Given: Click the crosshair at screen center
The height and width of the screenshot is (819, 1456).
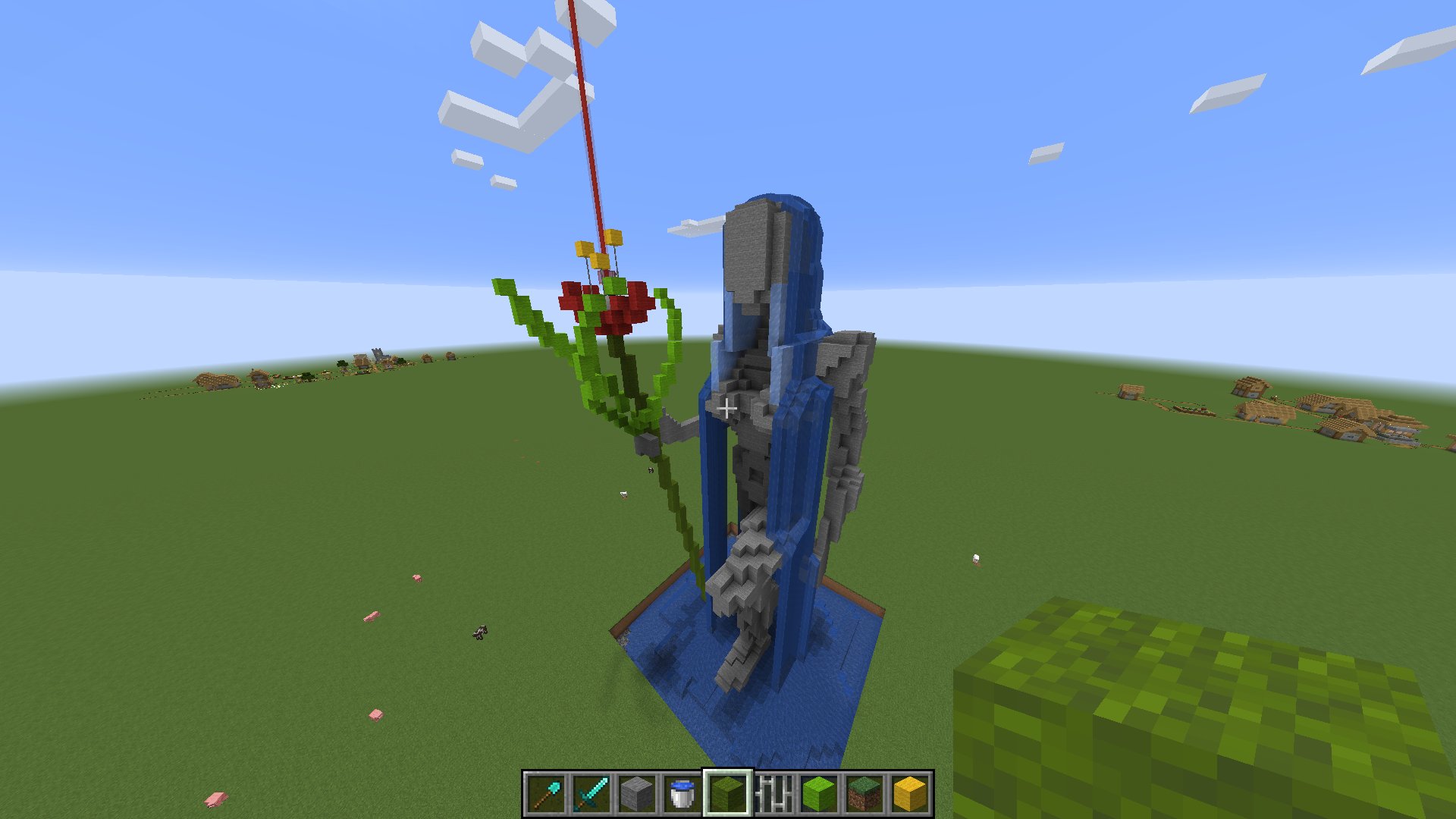Looking at the screenshot, I should coord(728,408).
